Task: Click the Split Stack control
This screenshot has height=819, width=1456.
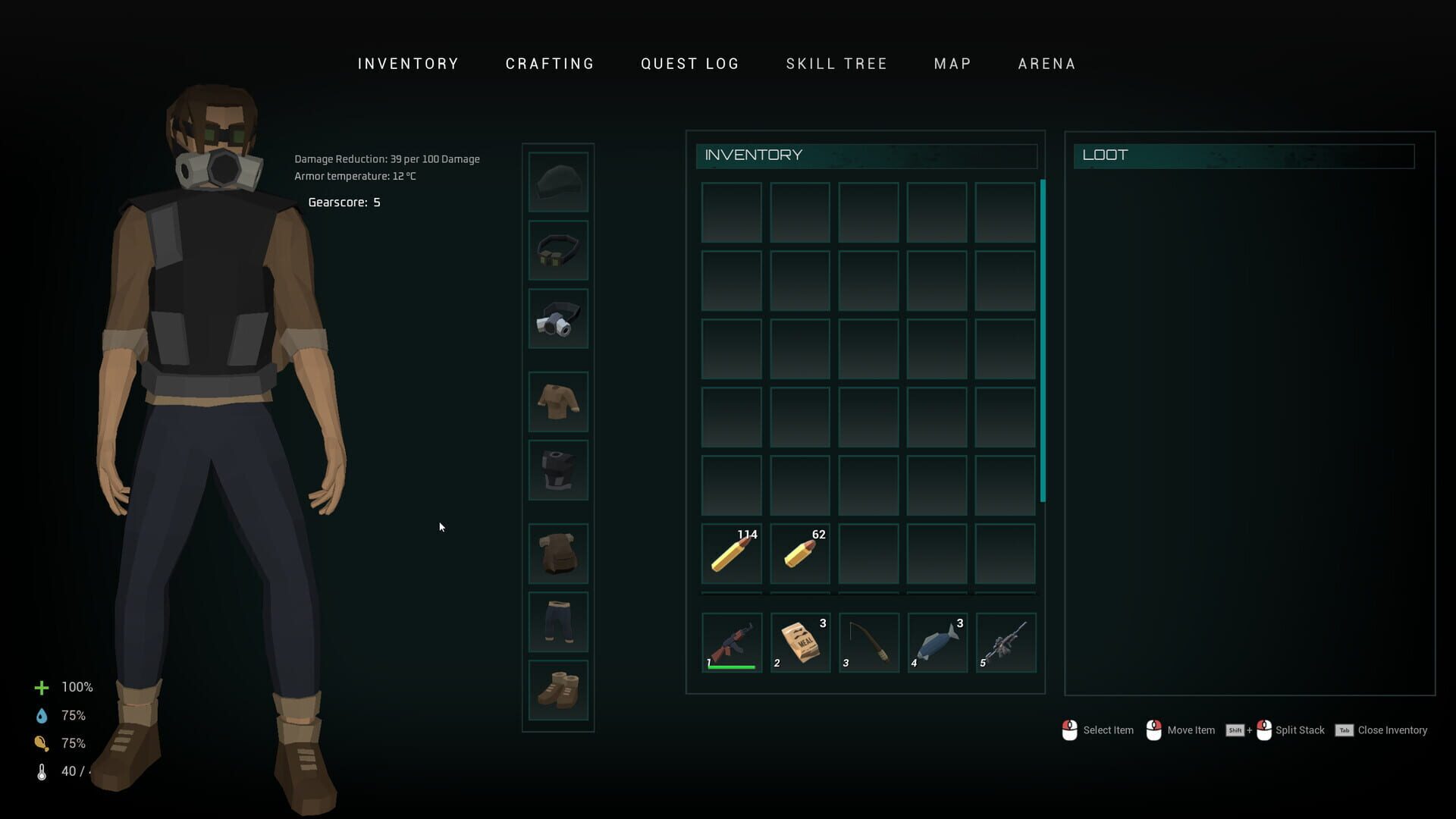Action: [1299, 730]
